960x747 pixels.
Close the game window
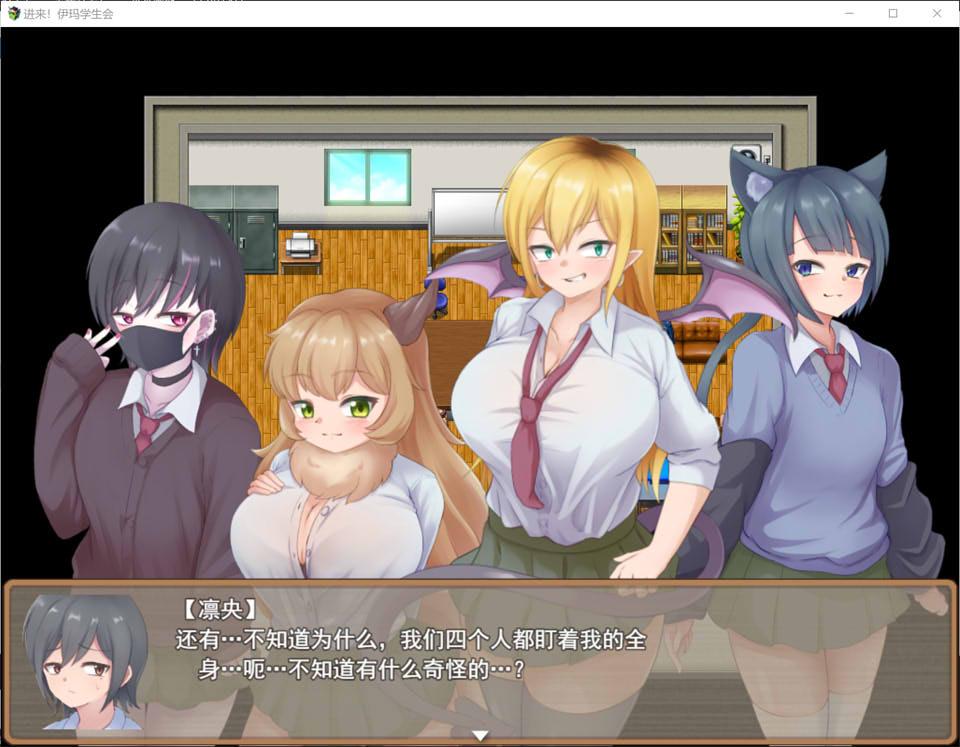point(937,13)
